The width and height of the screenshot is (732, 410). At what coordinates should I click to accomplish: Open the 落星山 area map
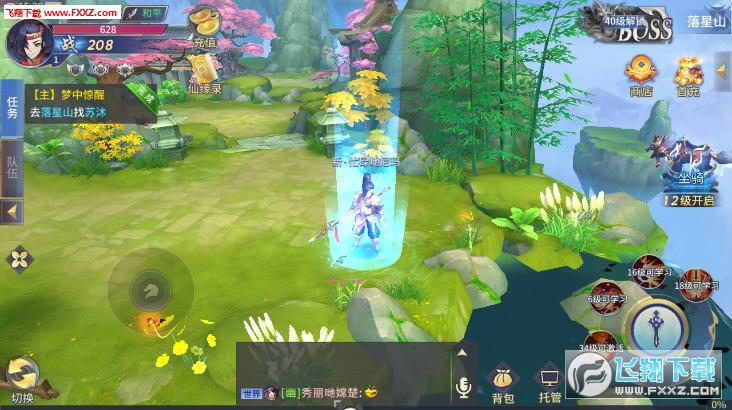pos(706,21)
